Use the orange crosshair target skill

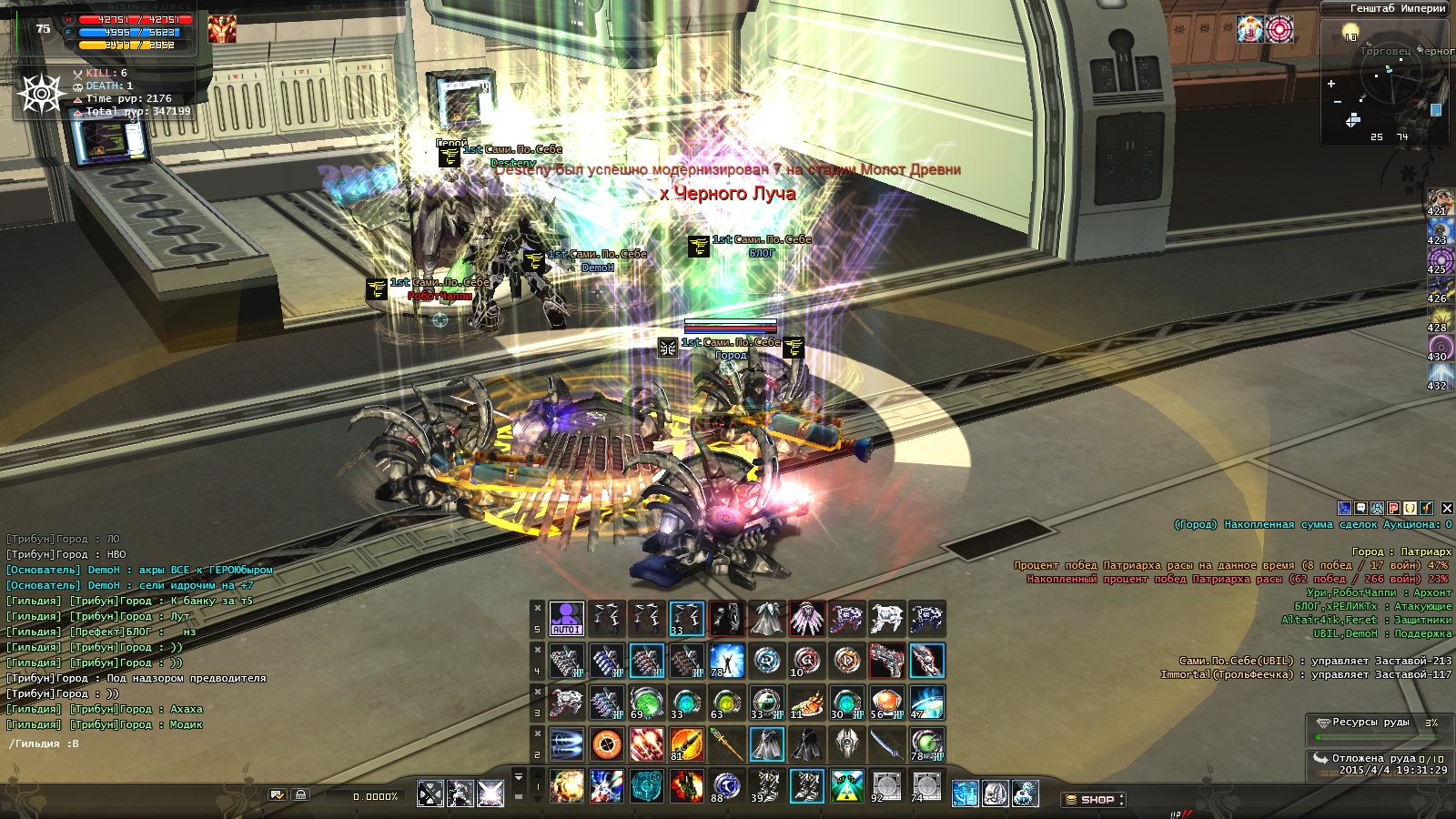(606, 744)
